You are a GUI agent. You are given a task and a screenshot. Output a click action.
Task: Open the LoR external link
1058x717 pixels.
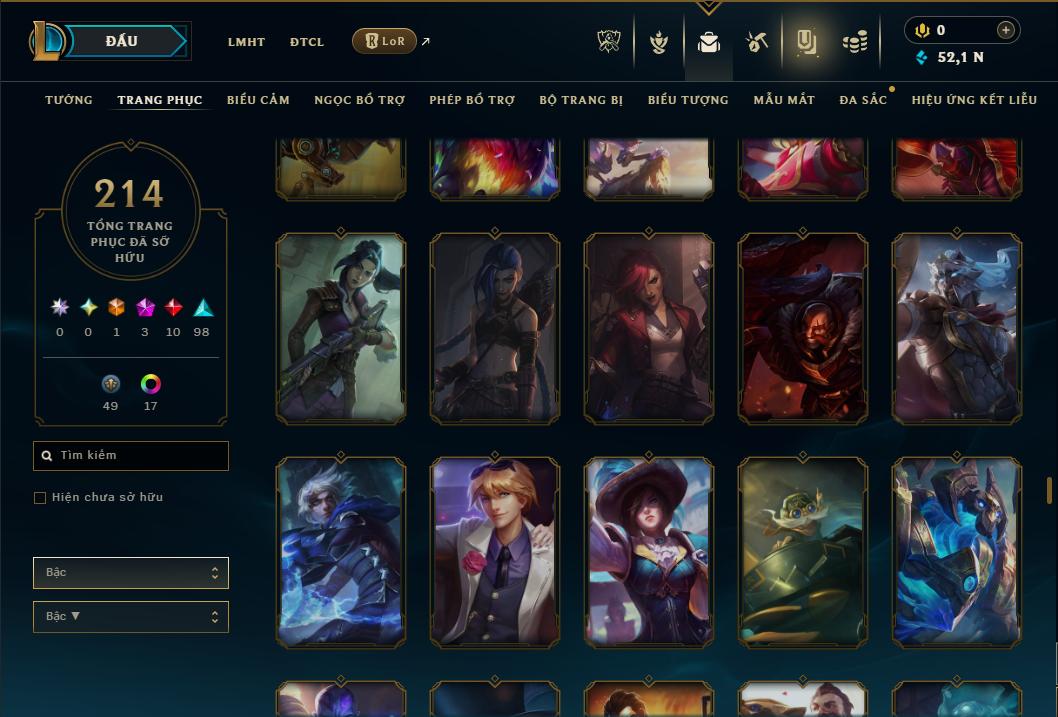(x=385, y=41)
